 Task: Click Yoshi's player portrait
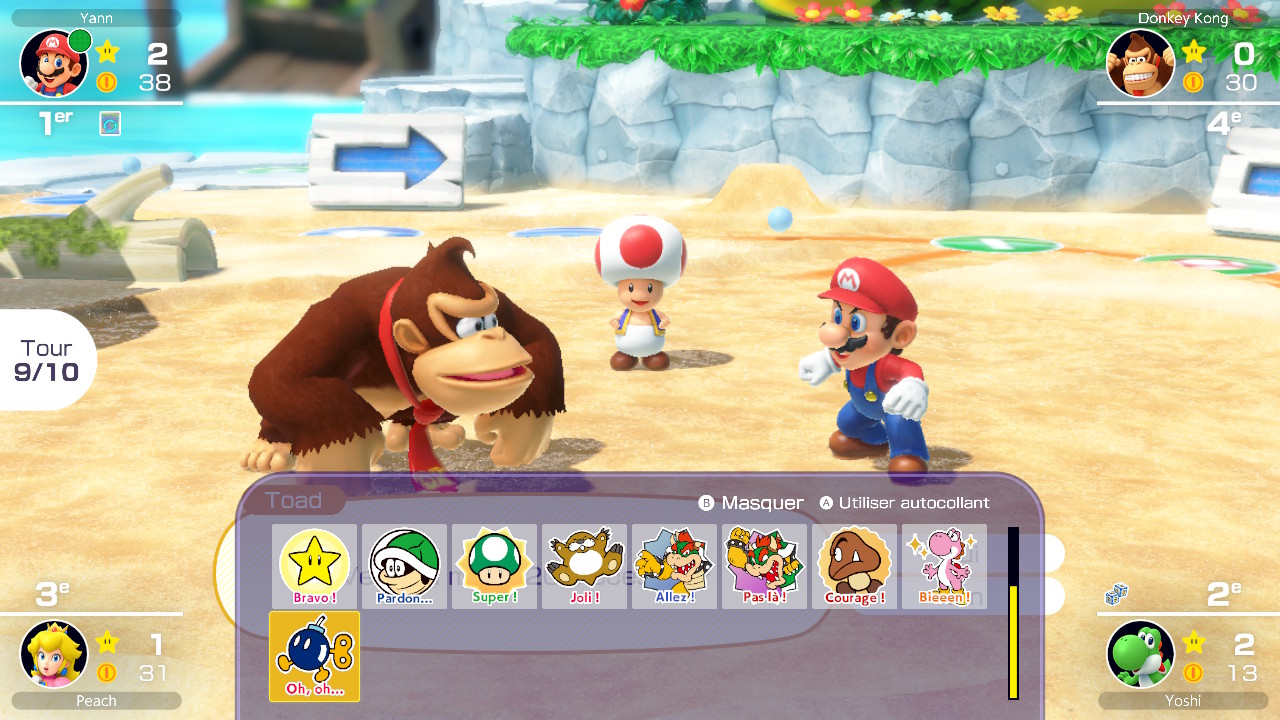[x=1141, y=654]
